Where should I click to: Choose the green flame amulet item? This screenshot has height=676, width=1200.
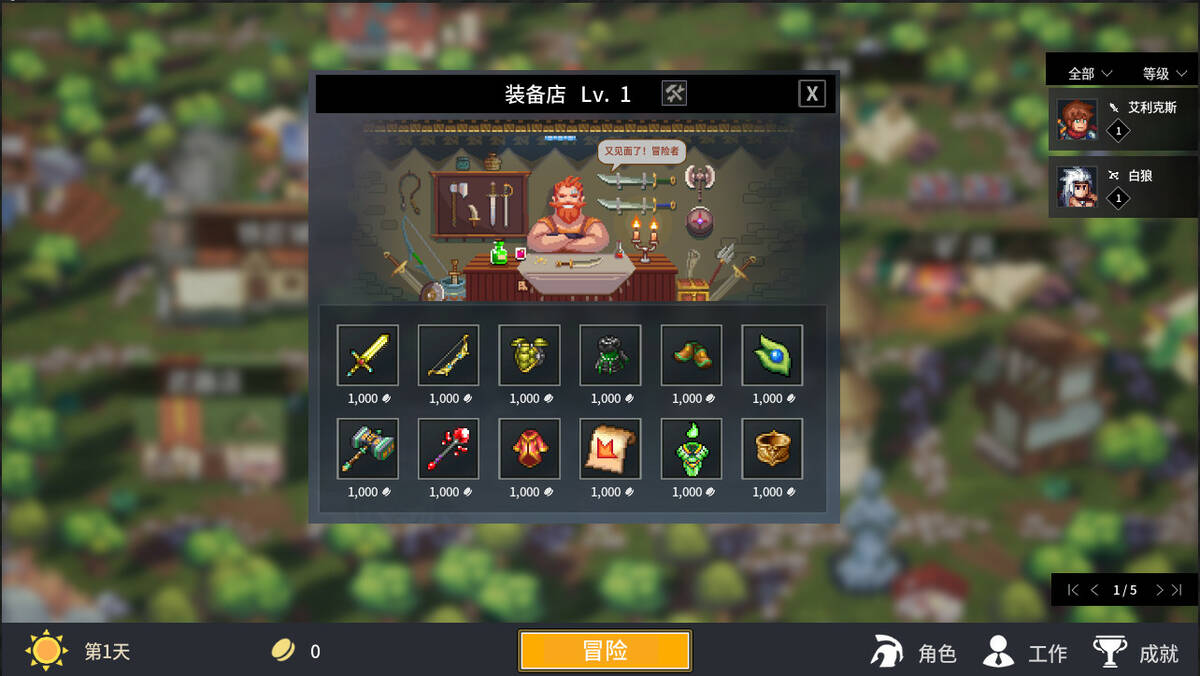[691, 449]
